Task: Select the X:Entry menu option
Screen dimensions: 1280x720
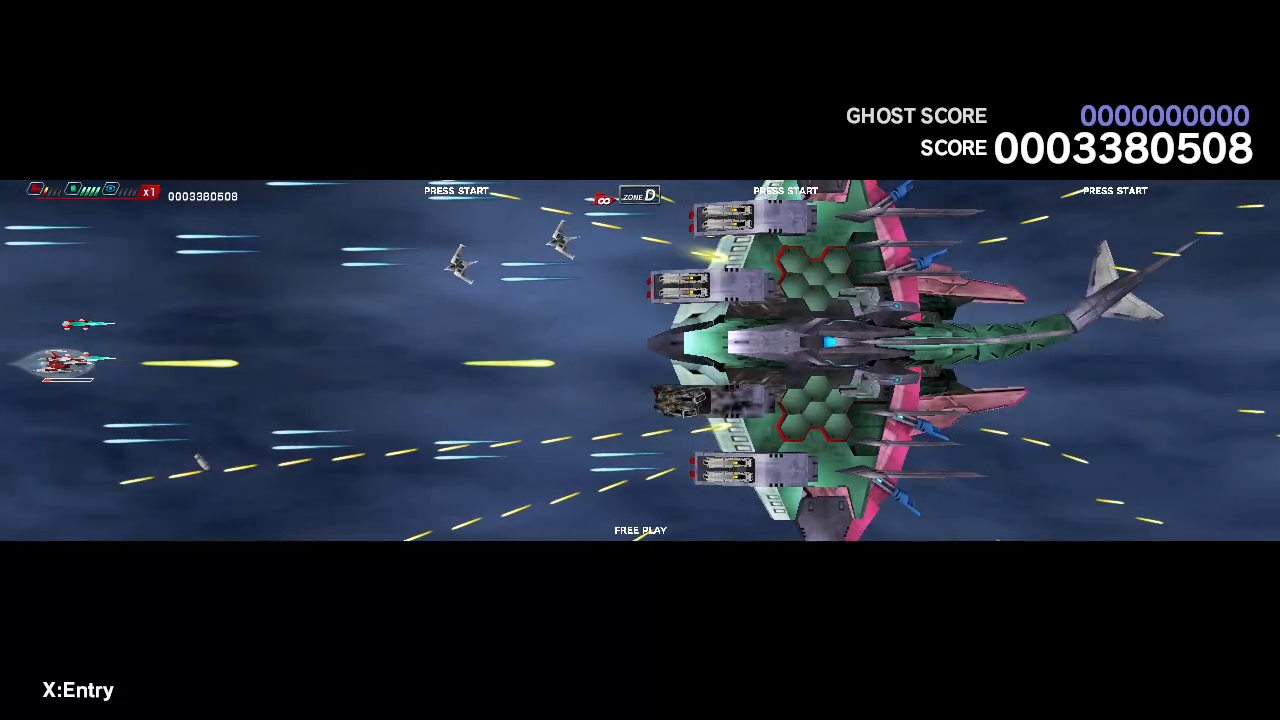Action: [78, 689]
